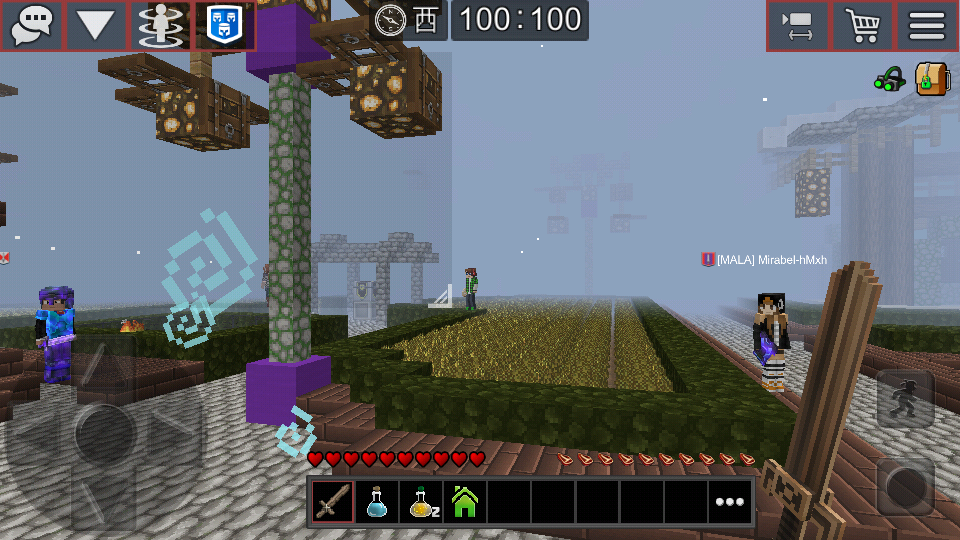Tap the green goggles icon
Screen dimensions: 960x540
[x=889, y=79]
